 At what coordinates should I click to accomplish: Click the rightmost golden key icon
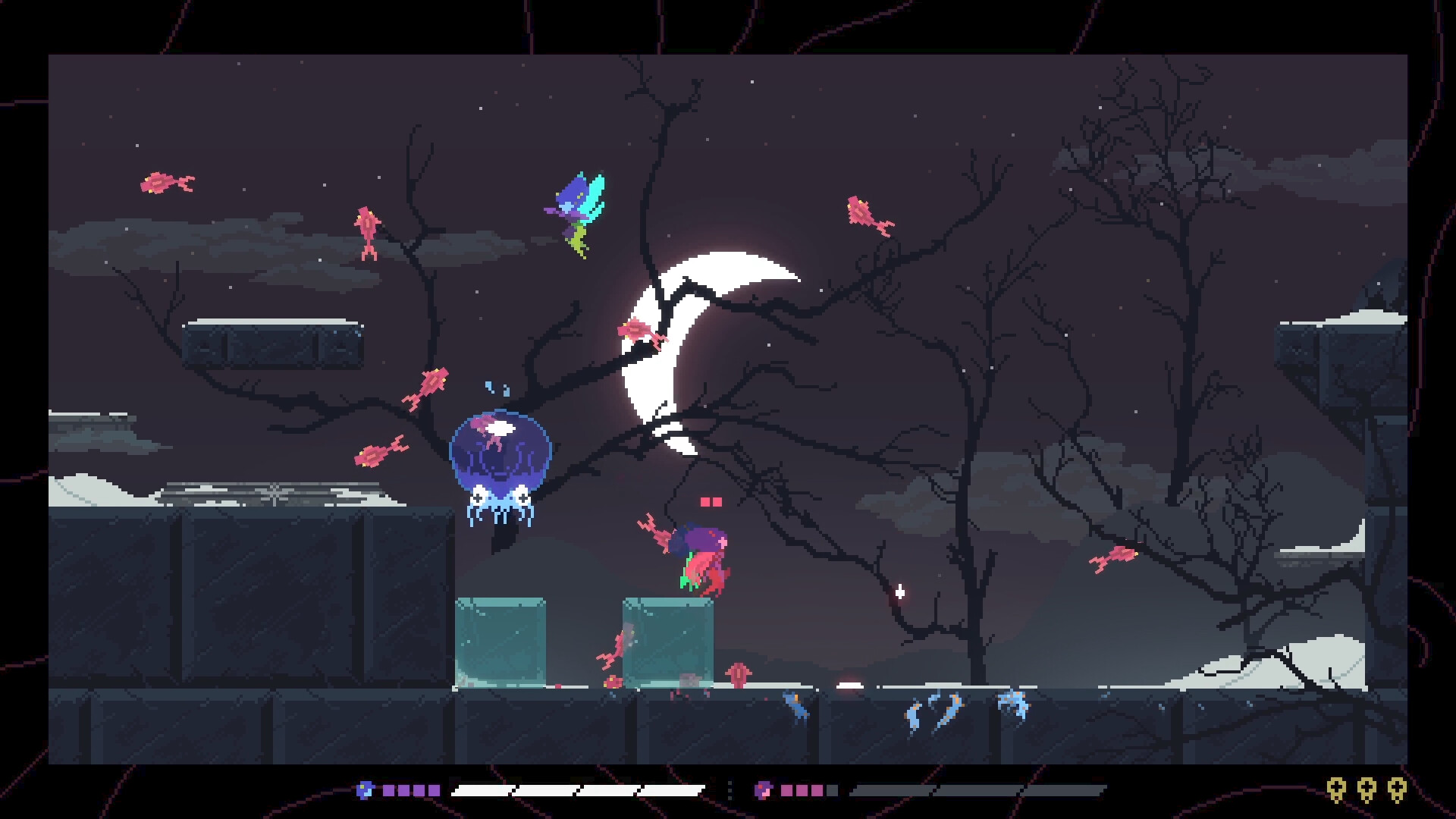point(1398,790)
